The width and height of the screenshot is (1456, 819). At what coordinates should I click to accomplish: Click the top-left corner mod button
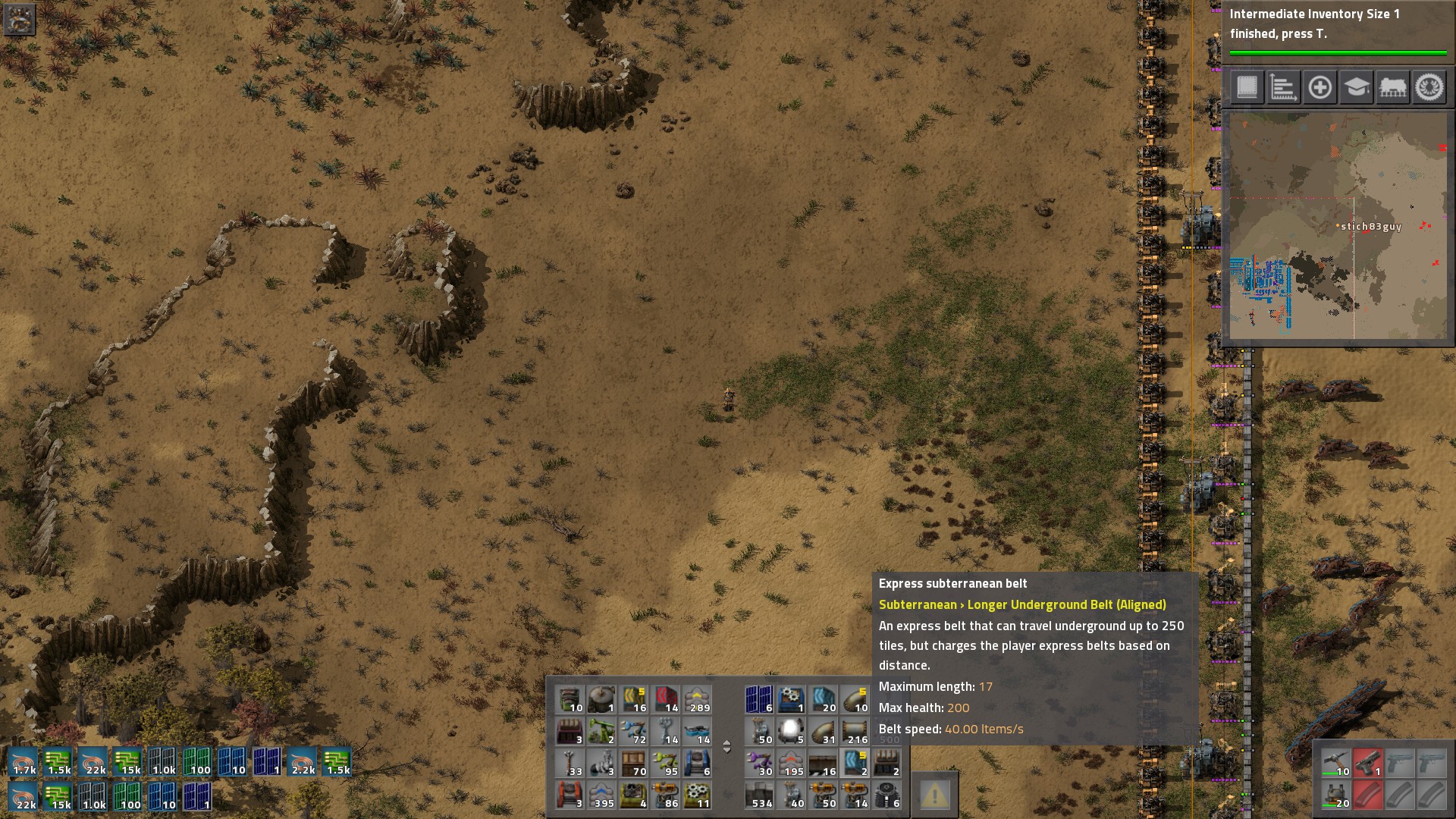pyautogui.click(x=19, y=19)
